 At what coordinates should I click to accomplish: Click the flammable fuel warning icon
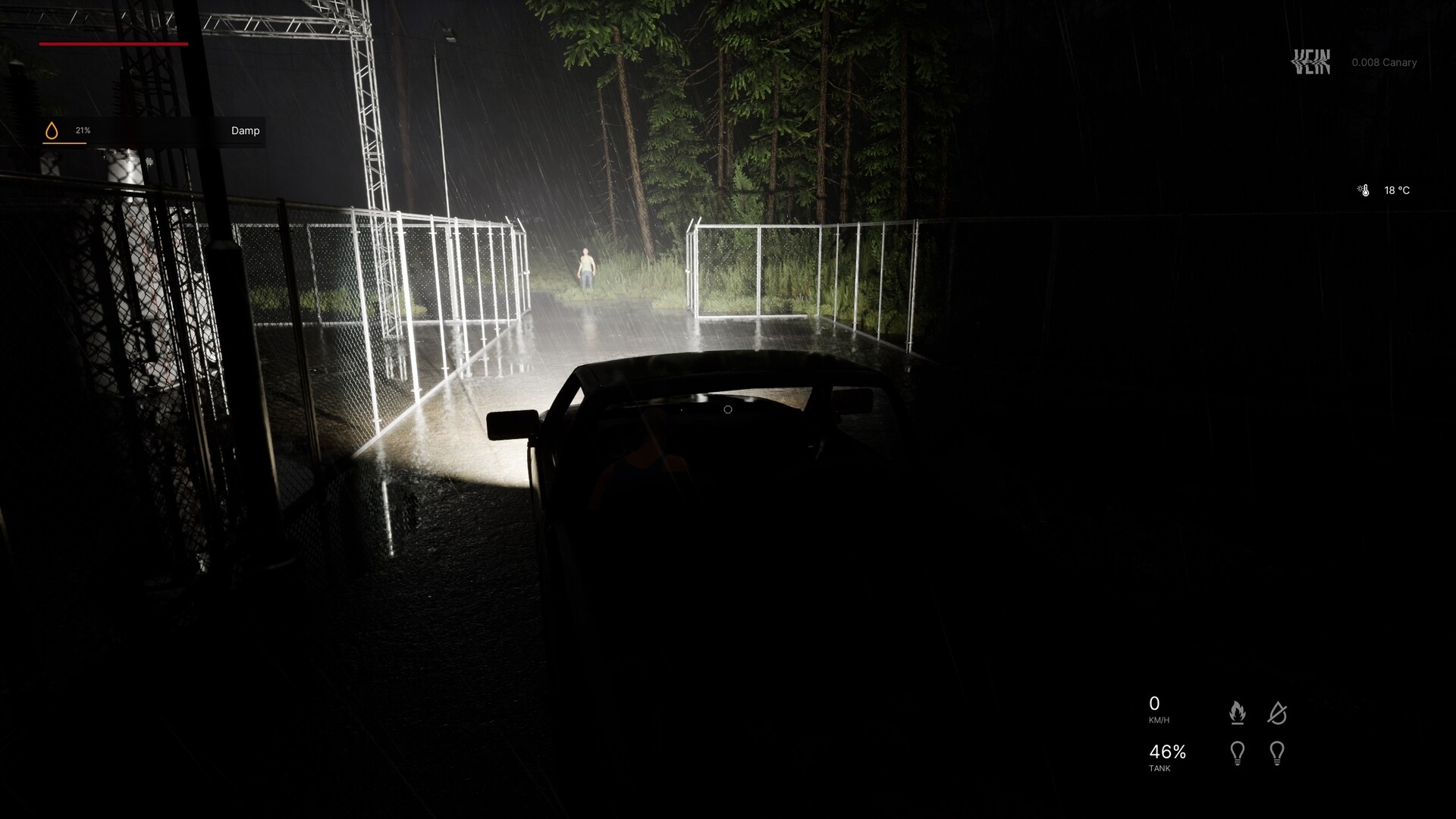coord(1239,711)
